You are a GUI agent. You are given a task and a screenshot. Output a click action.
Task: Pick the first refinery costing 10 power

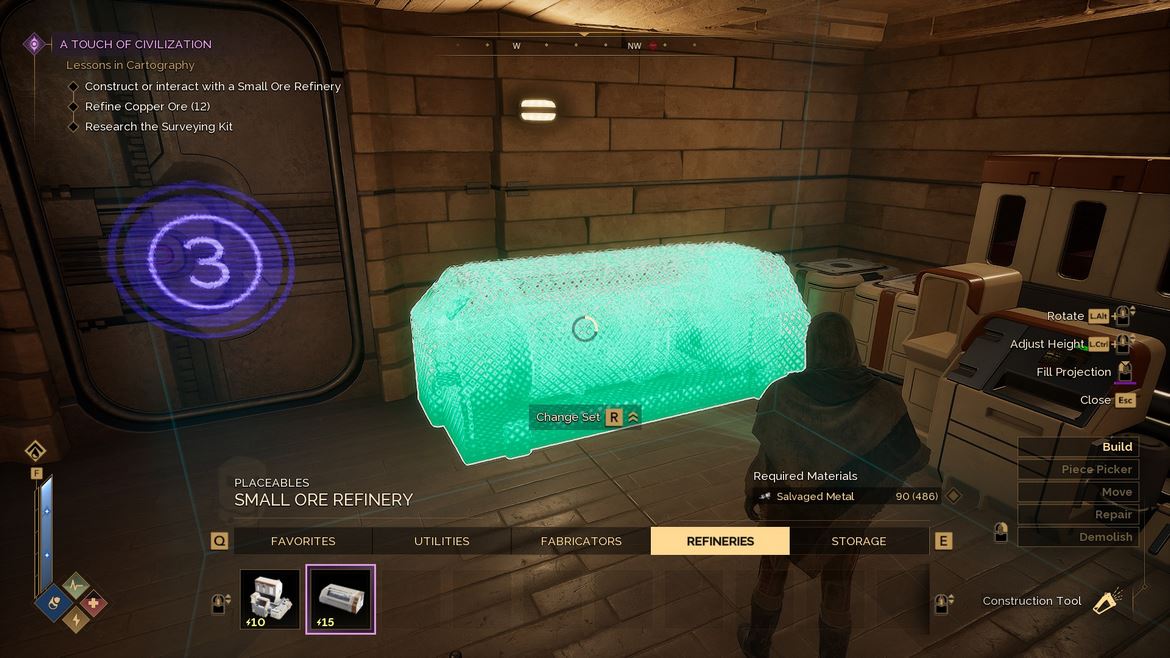point(270,599)
